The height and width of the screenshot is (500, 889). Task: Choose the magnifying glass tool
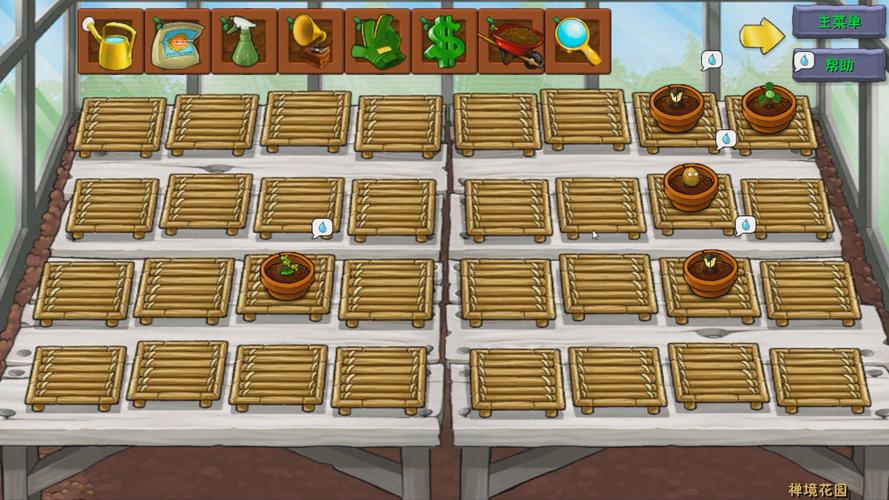[x=577, y=43]
